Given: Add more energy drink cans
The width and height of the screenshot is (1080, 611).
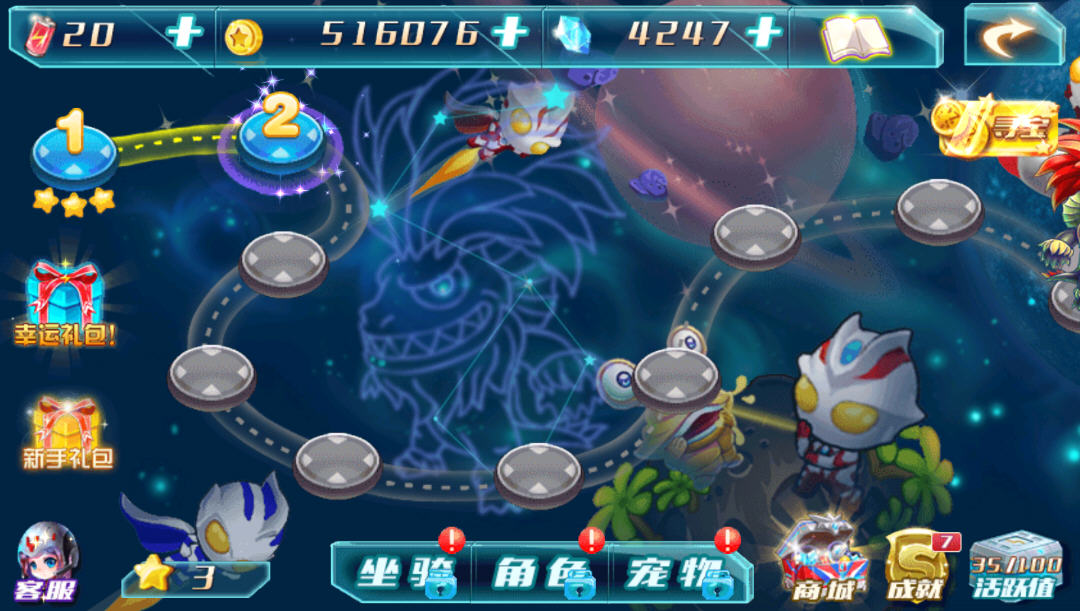Looking at the screenshot, I should pyautogui.click(x=184, y=33).
